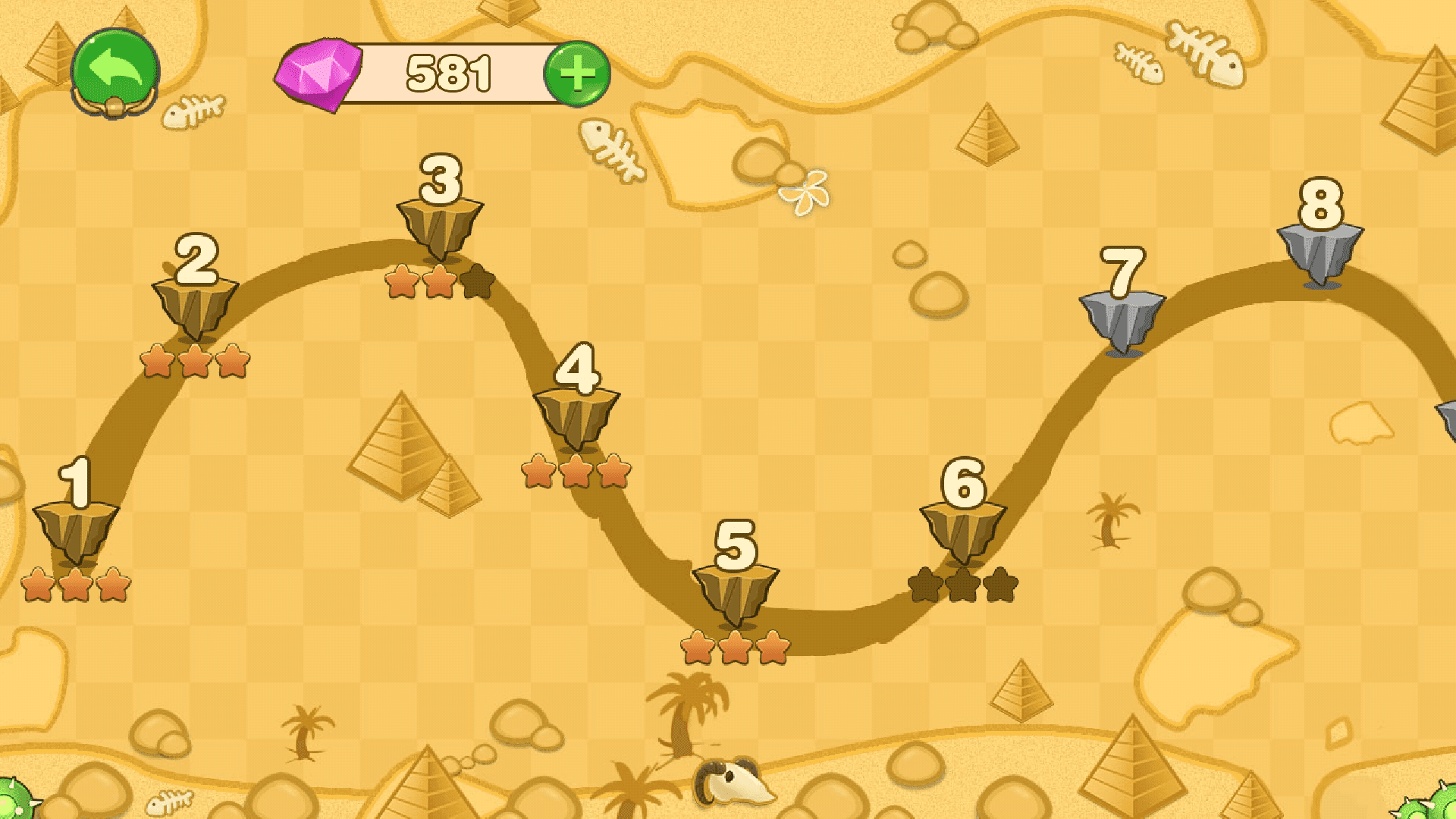Image resolution: width=1456 pixels, height=819 pixels.
Task: Click the gem count showing 581
Action: pos(447,72)
